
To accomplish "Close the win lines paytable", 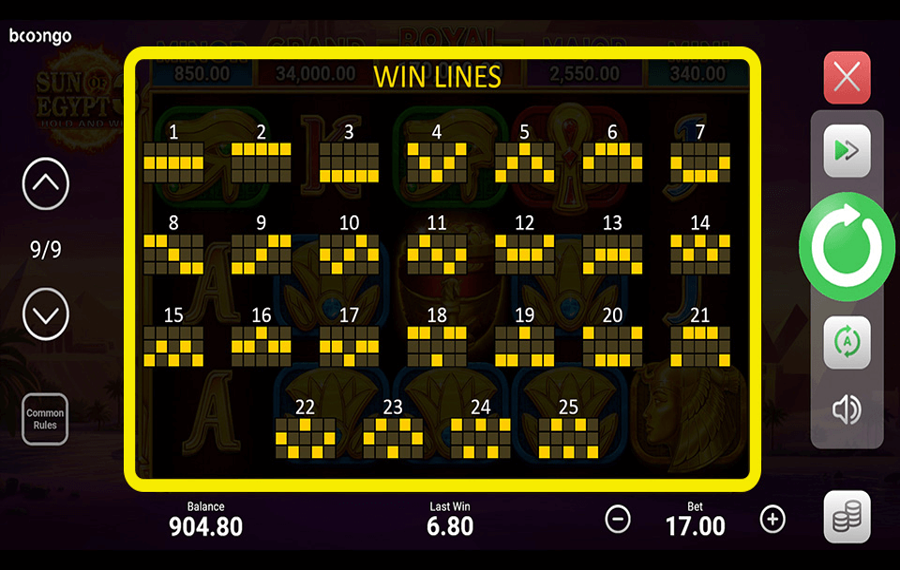I will pyautogui.click(x=846, y=78).
